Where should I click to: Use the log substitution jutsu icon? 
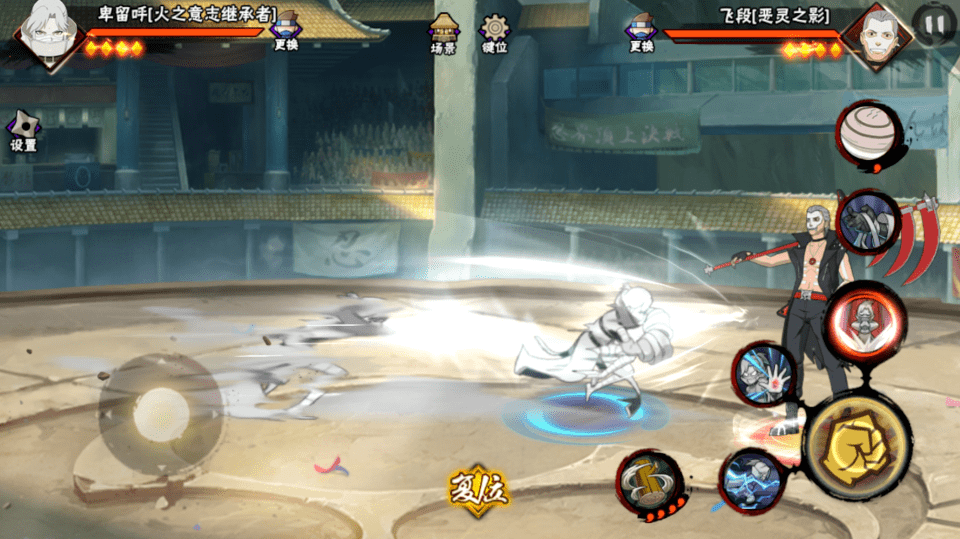click(650, 483)
